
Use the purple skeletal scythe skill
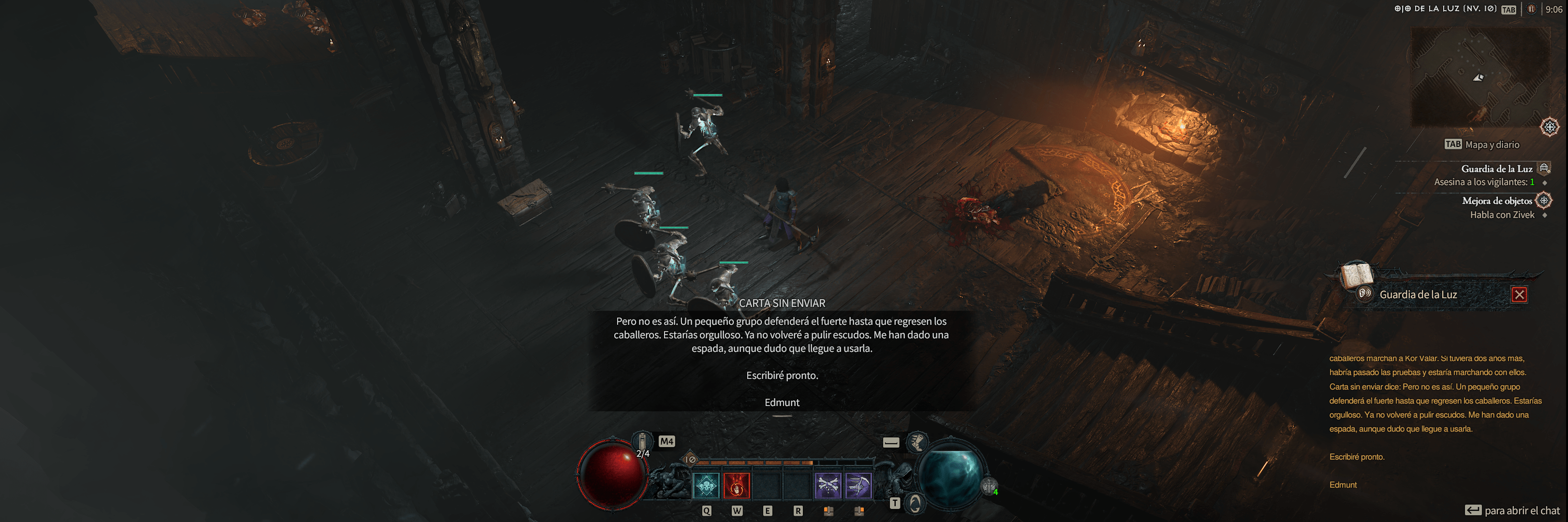click(858, 485)
